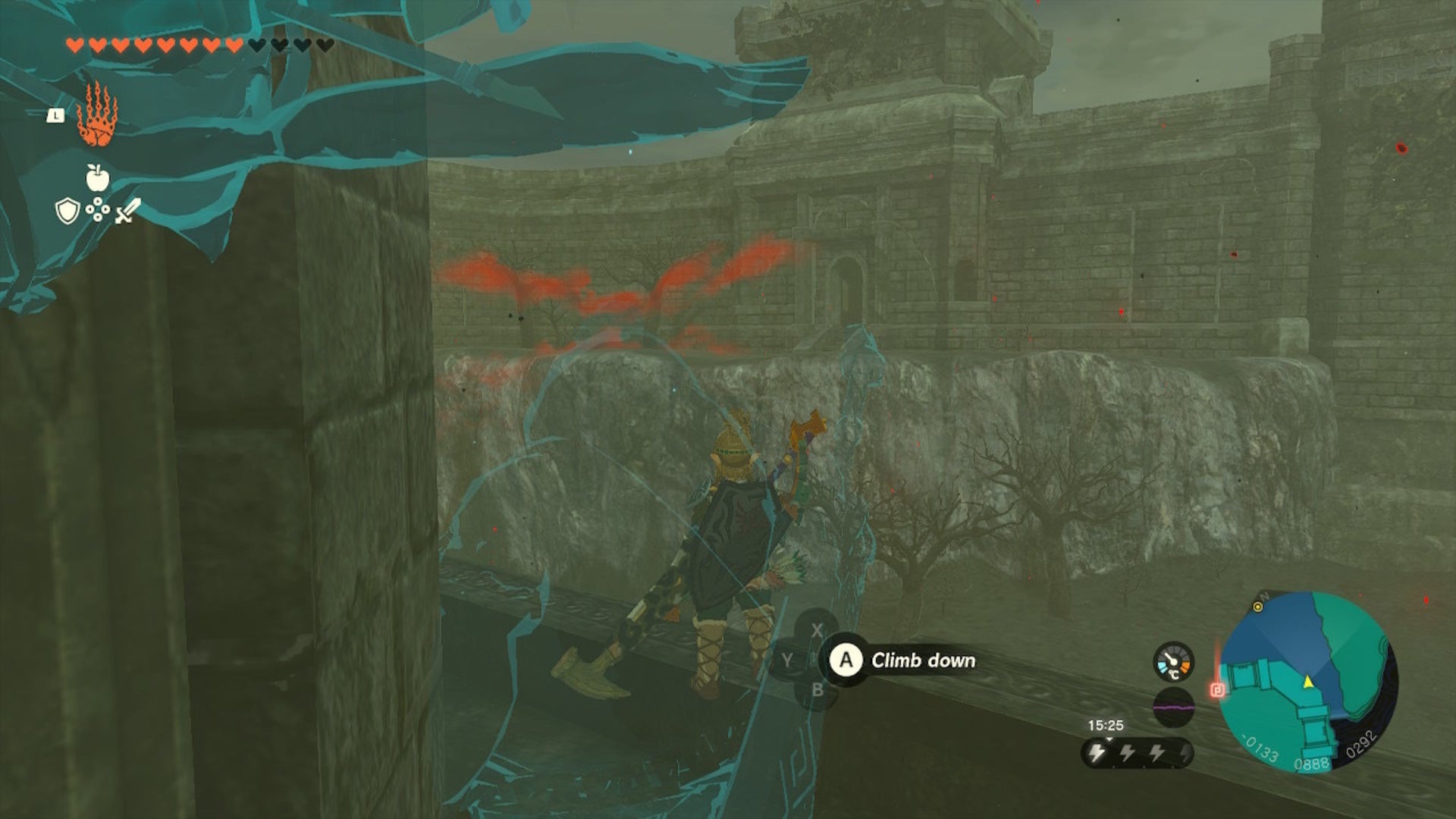Viewport: 1456px width, 819px height.
Task: Click the shrine marker beside the minimap
Action: pyautogui.click(x=1217, y=691)
